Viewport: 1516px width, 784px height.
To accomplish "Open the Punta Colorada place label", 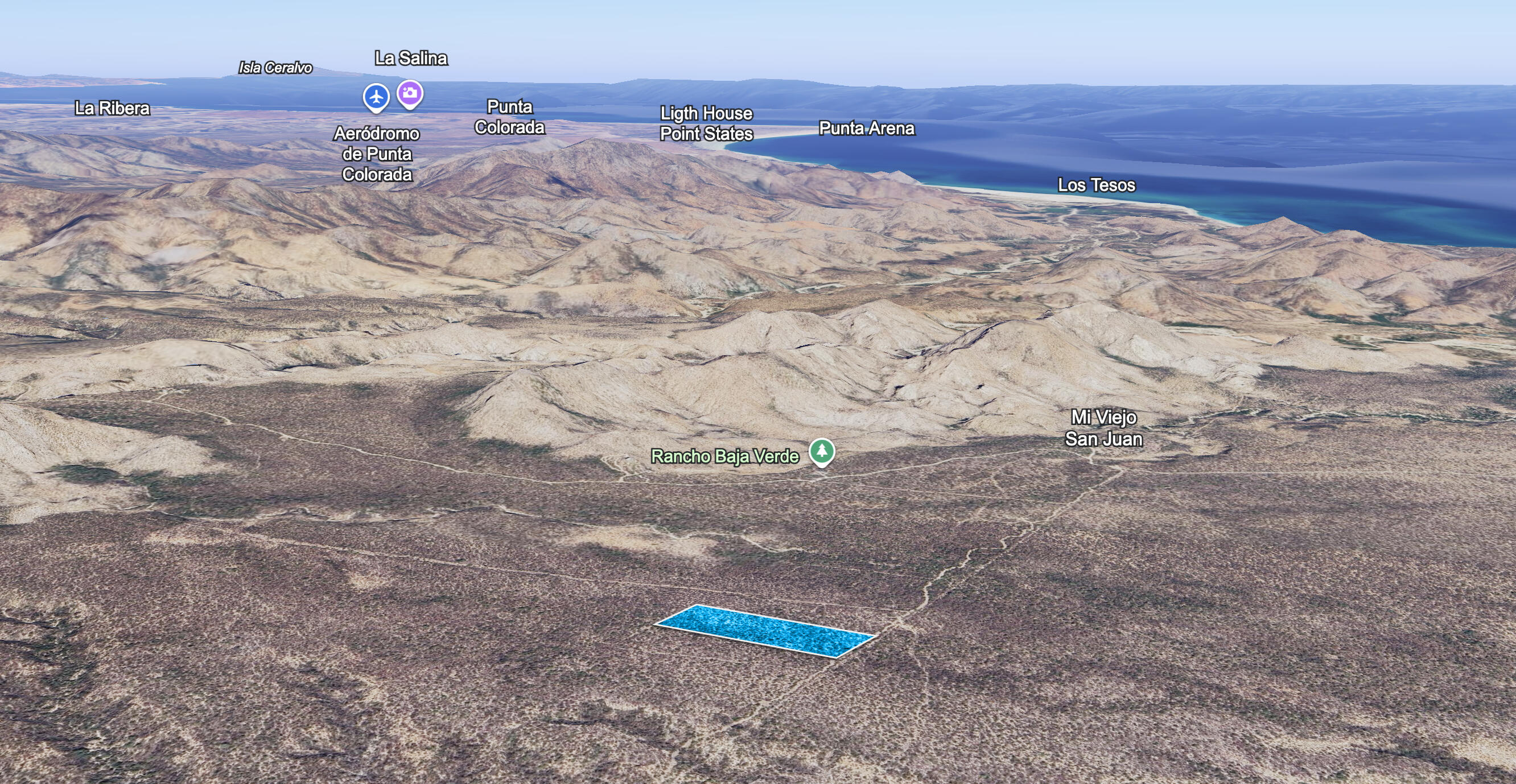I will tap(510, 117).
